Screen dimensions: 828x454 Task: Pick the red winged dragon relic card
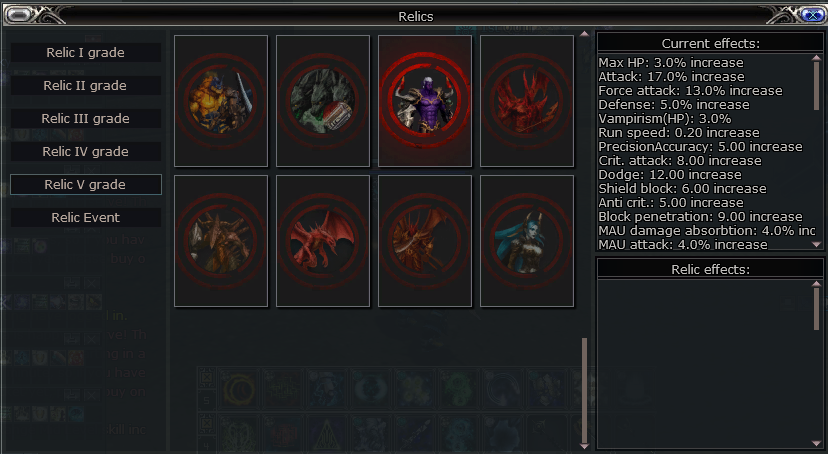coord(323,241)
